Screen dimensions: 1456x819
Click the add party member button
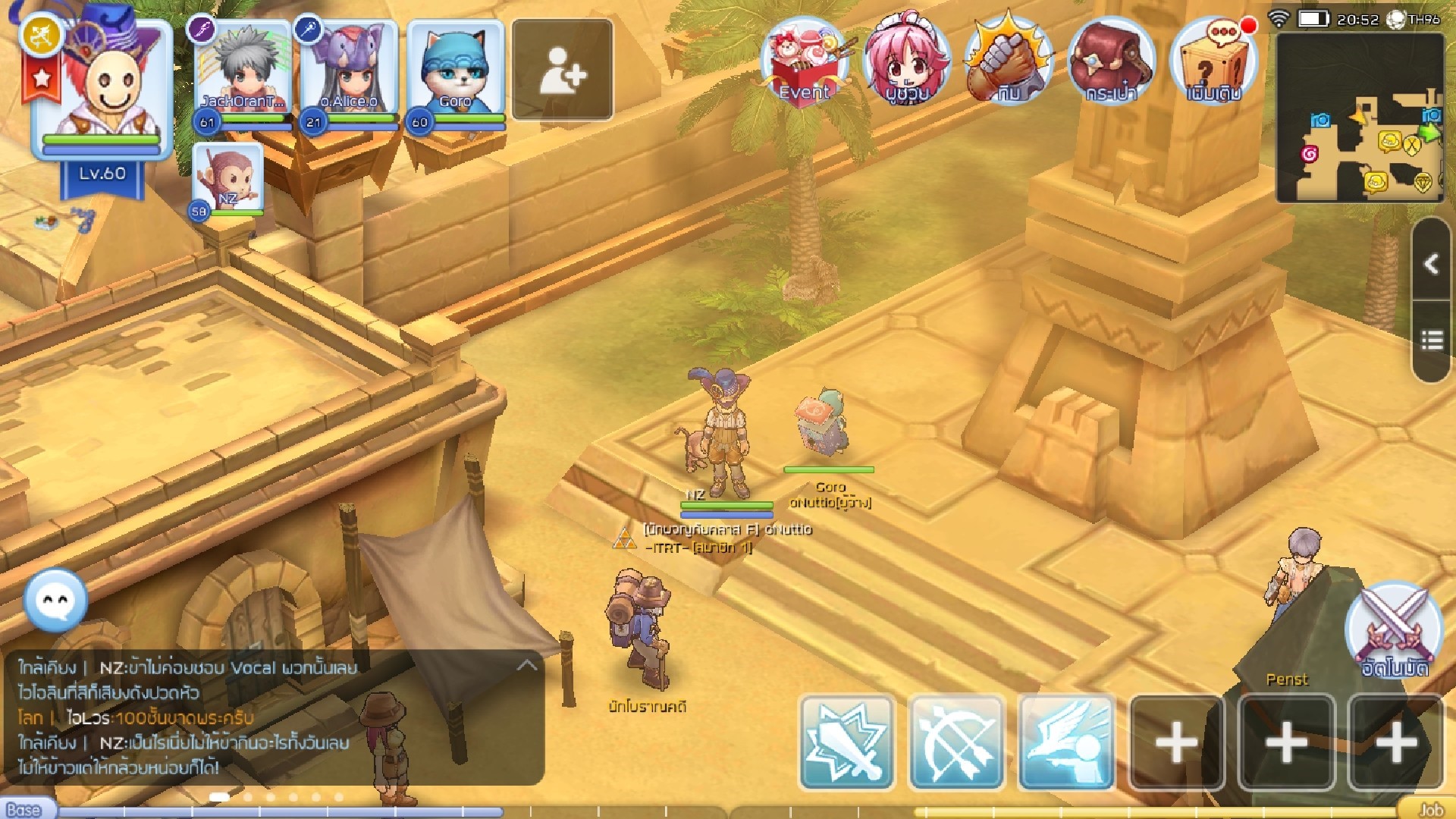562,71
